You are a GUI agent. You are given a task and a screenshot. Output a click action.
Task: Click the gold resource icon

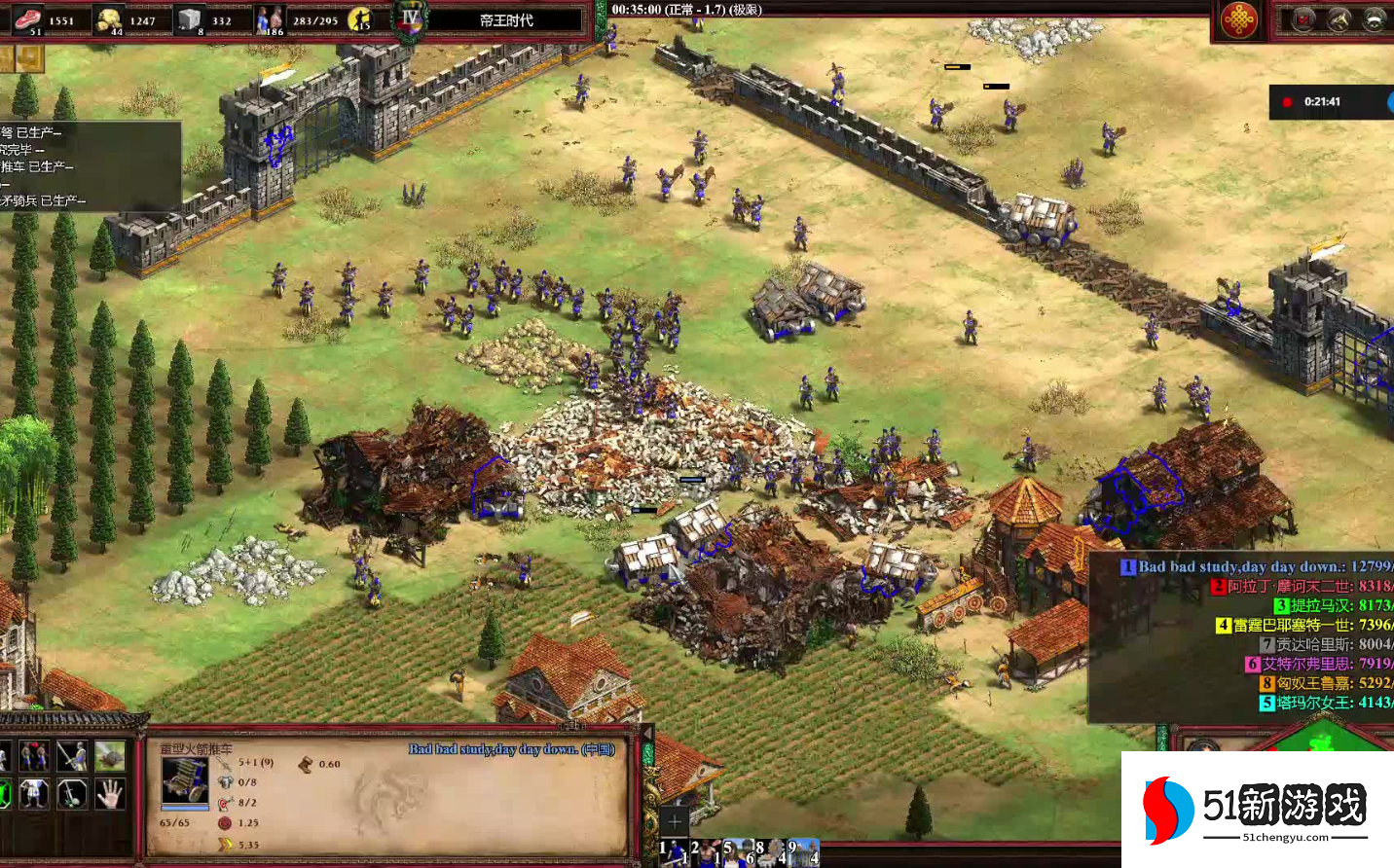[109, 18]
